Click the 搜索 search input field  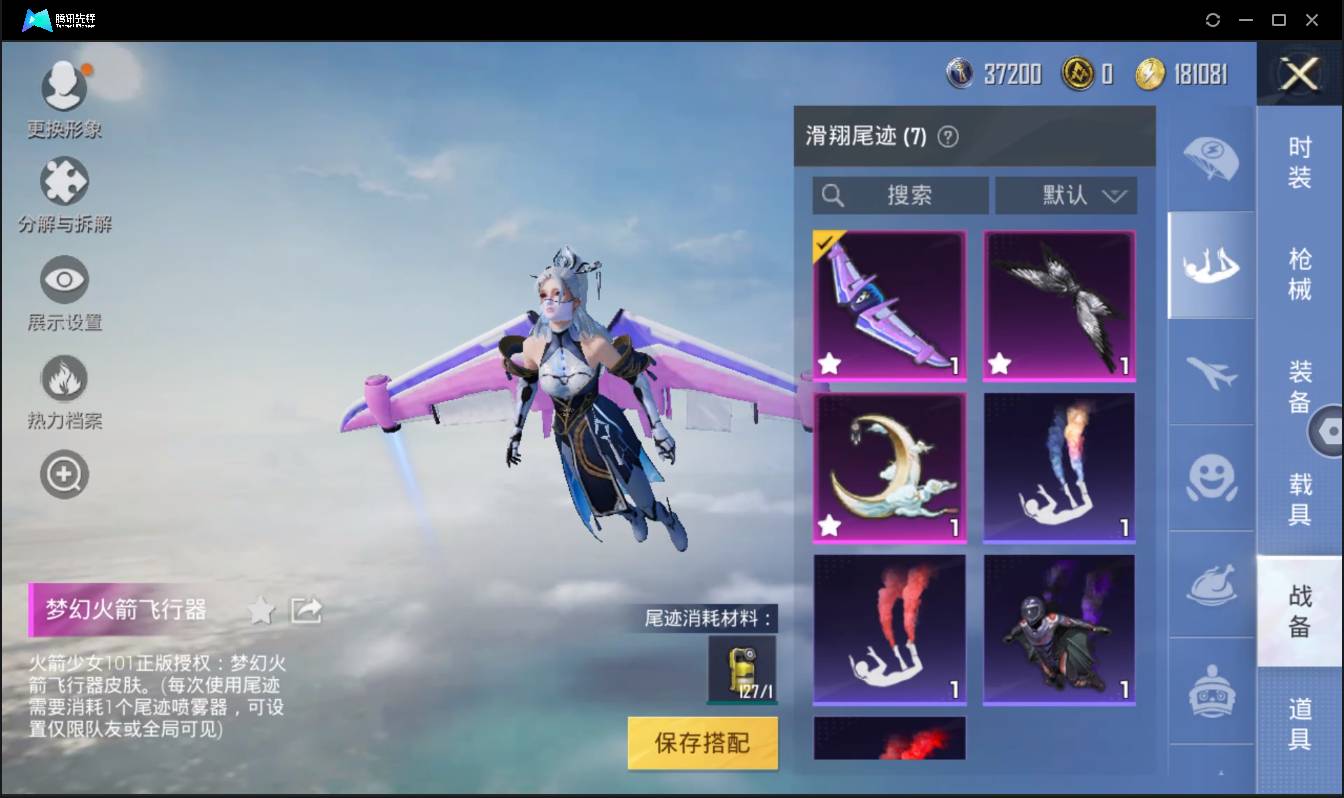pyautogui.click(x=900, y=195)
